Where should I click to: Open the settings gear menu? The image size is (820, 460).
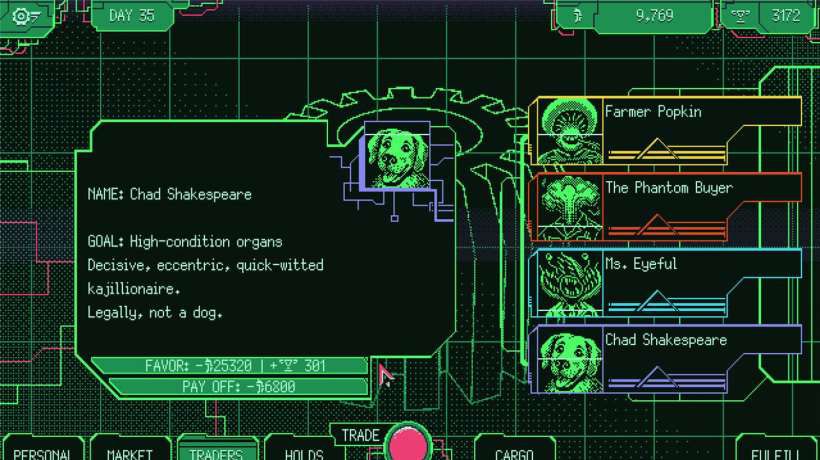[24, 16]
